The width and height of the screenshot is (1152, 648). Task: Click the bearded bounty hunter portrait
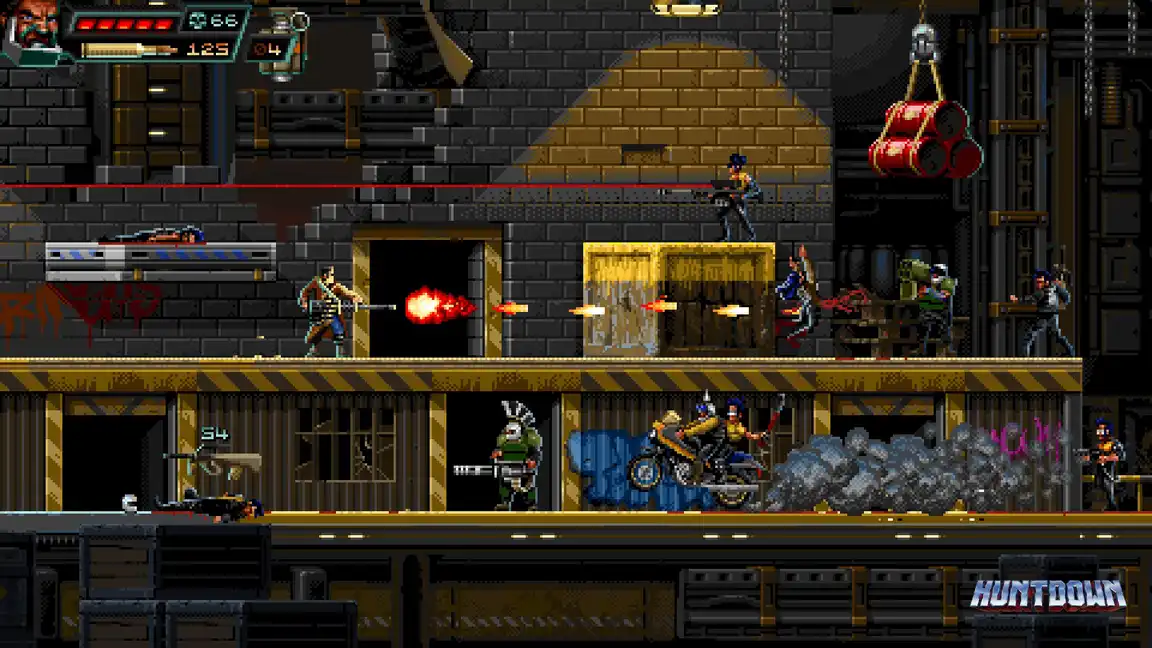coord(32,28)
